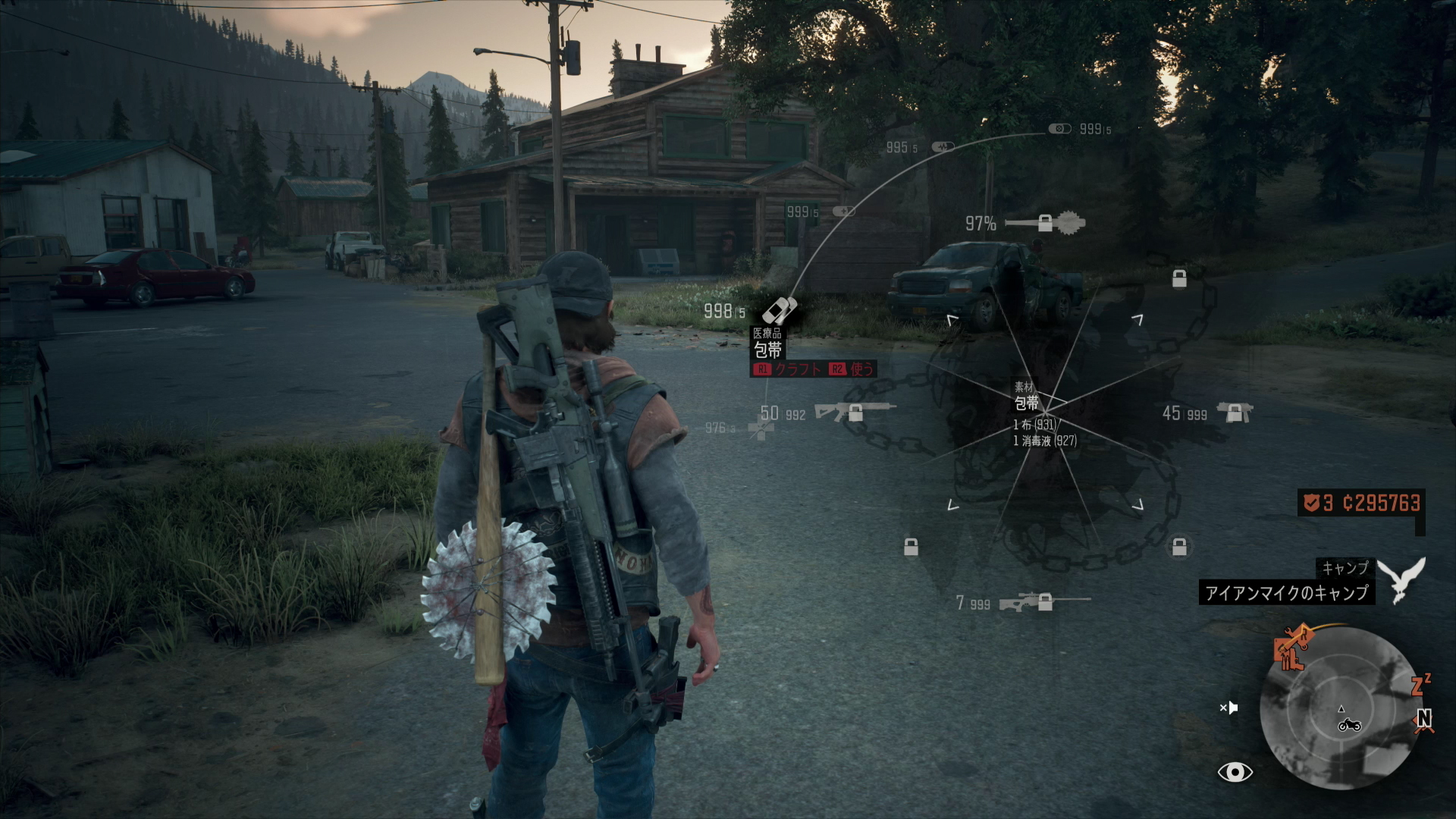This screenshot has height=819, width=1456.
Task: Select the orange mechanic wrench marker
Action: (x=1292, y=648)
